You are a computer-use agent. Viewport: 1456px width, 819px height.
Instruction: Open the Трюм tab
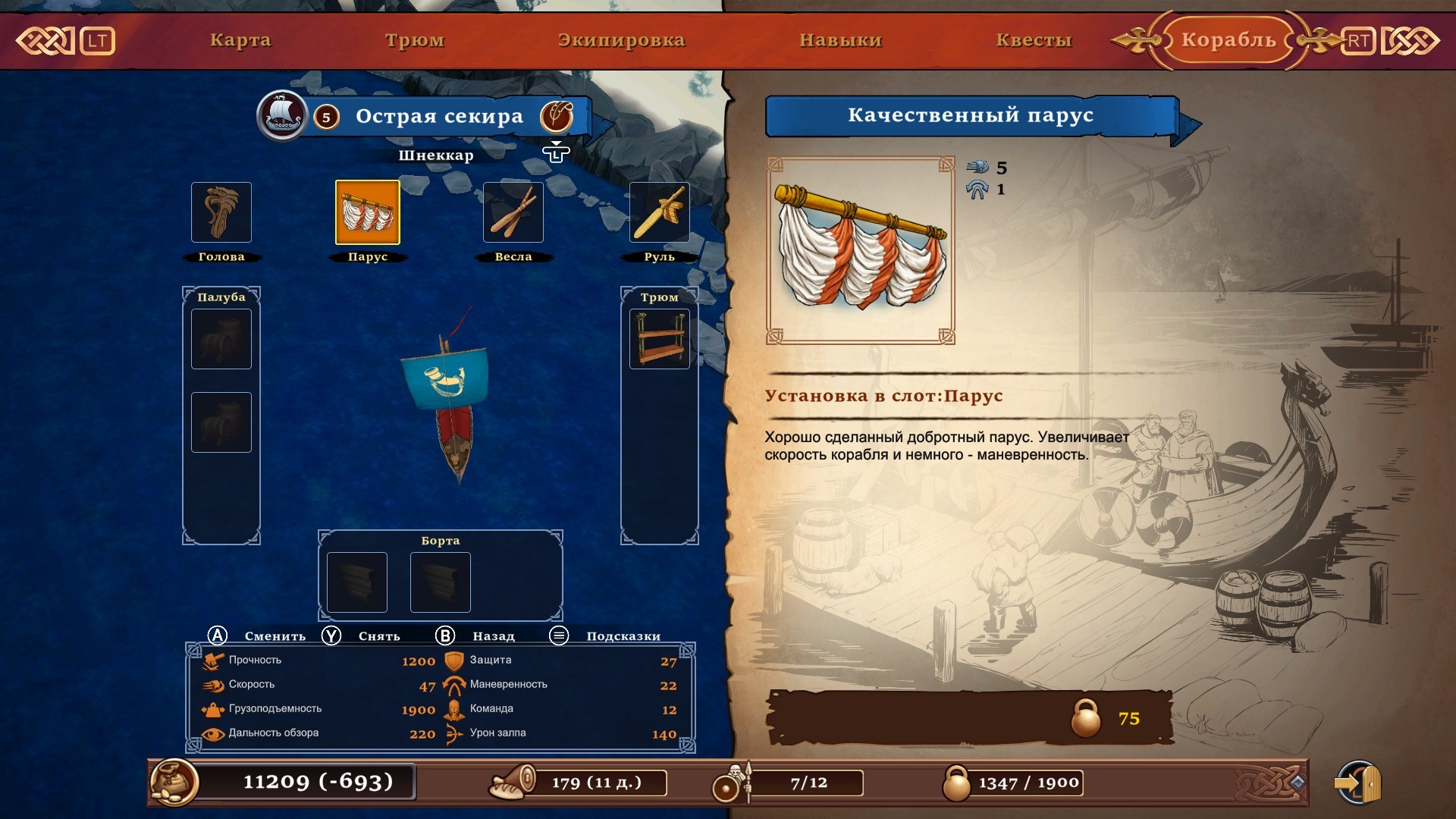(415, 40)
